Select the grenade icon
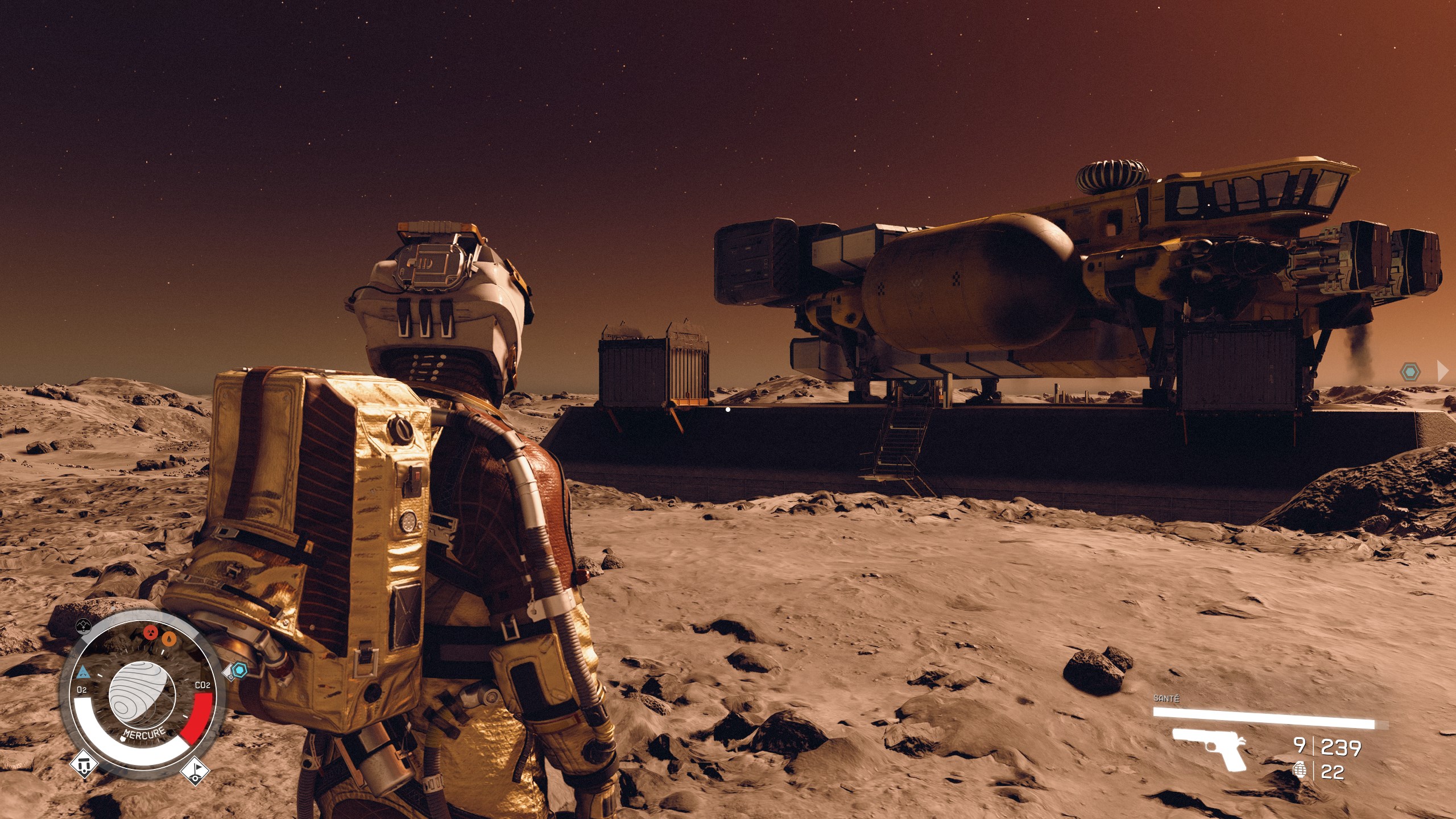Viewport: 1456px width, 819px height. tap(1299, 771)
